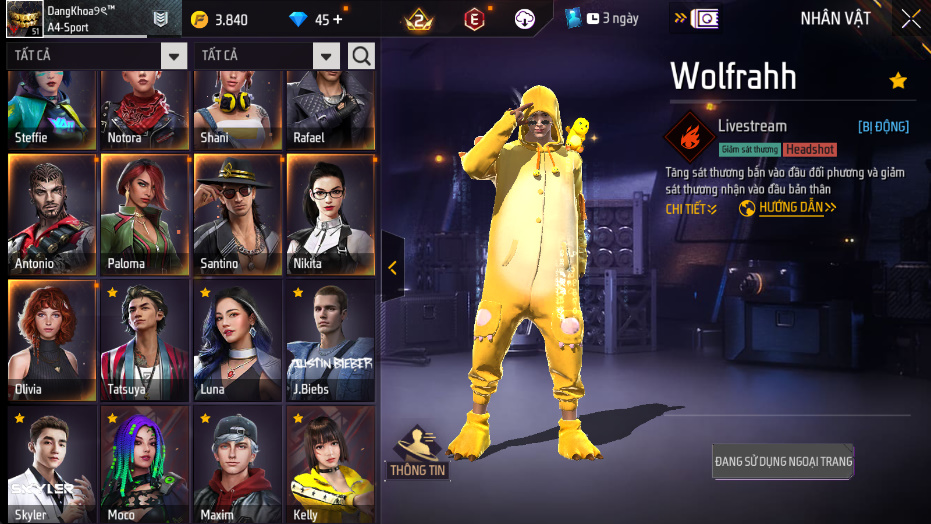
Task: Choose Paloma from the character list
Action: (x=145, y=214)
